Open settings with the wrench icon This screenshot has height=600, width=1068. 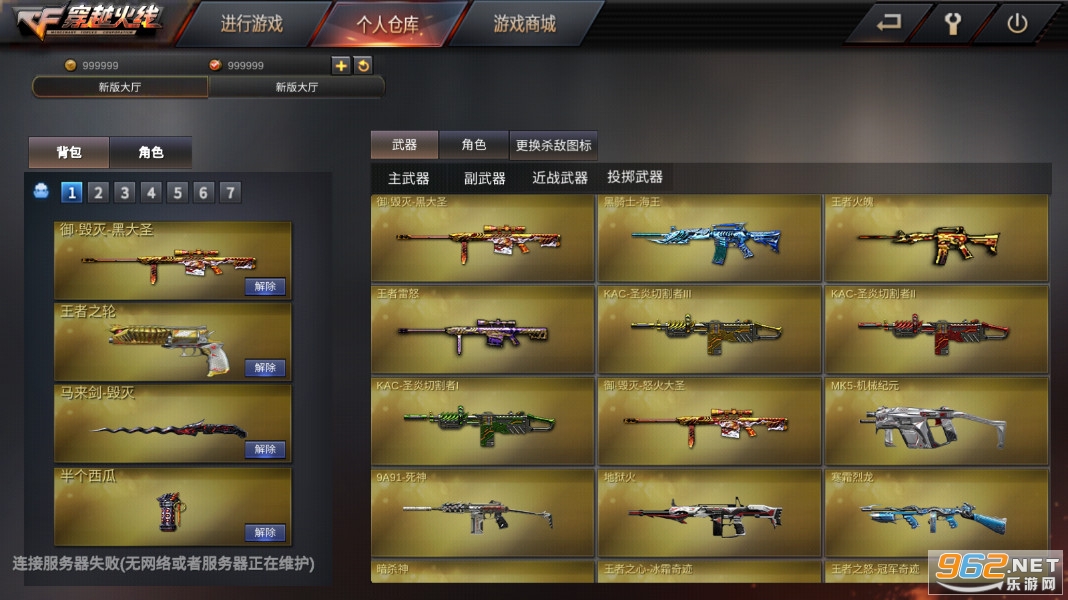(952, 24)
